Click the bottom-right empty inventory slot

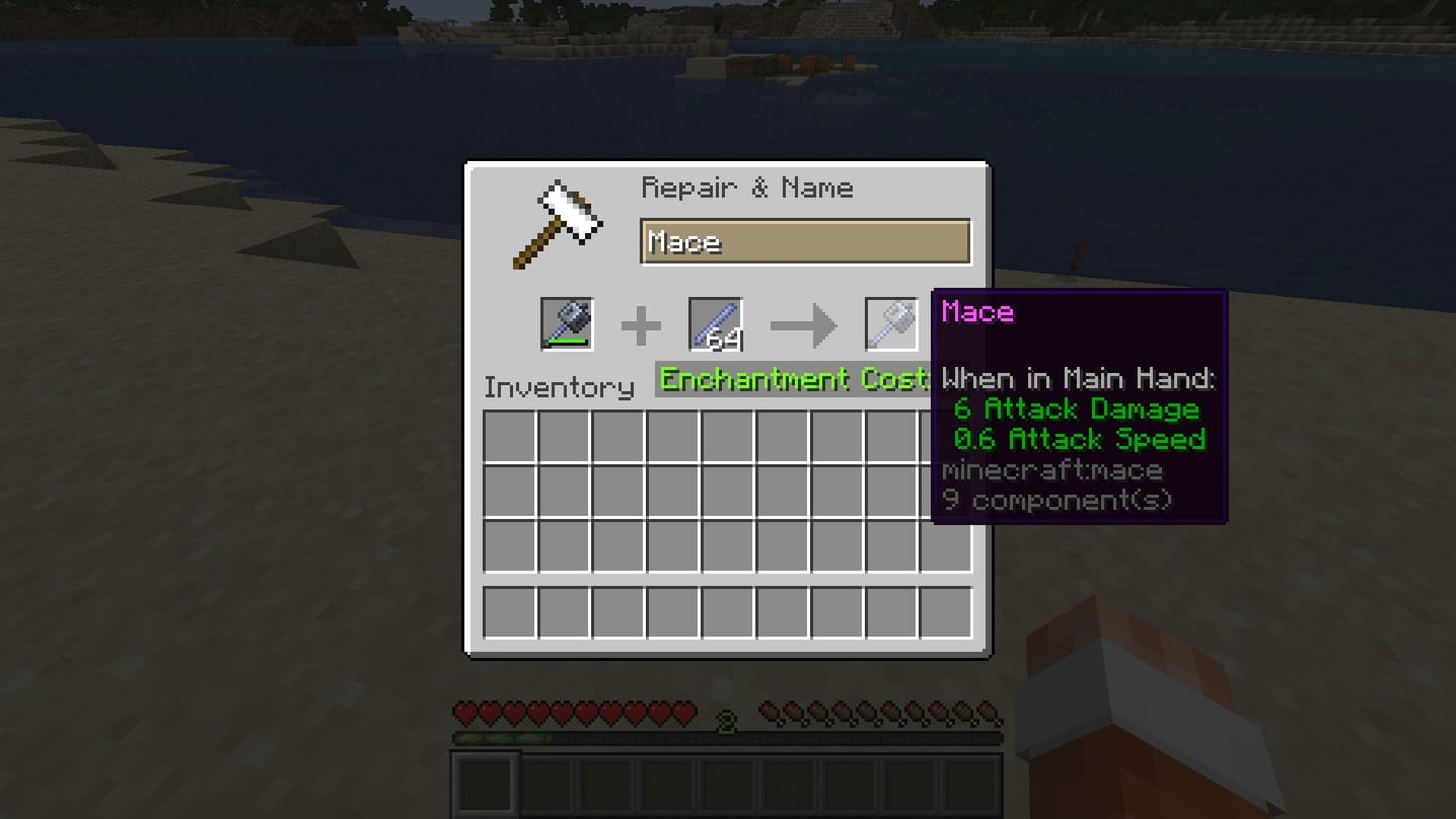click(x=945, y=614)
